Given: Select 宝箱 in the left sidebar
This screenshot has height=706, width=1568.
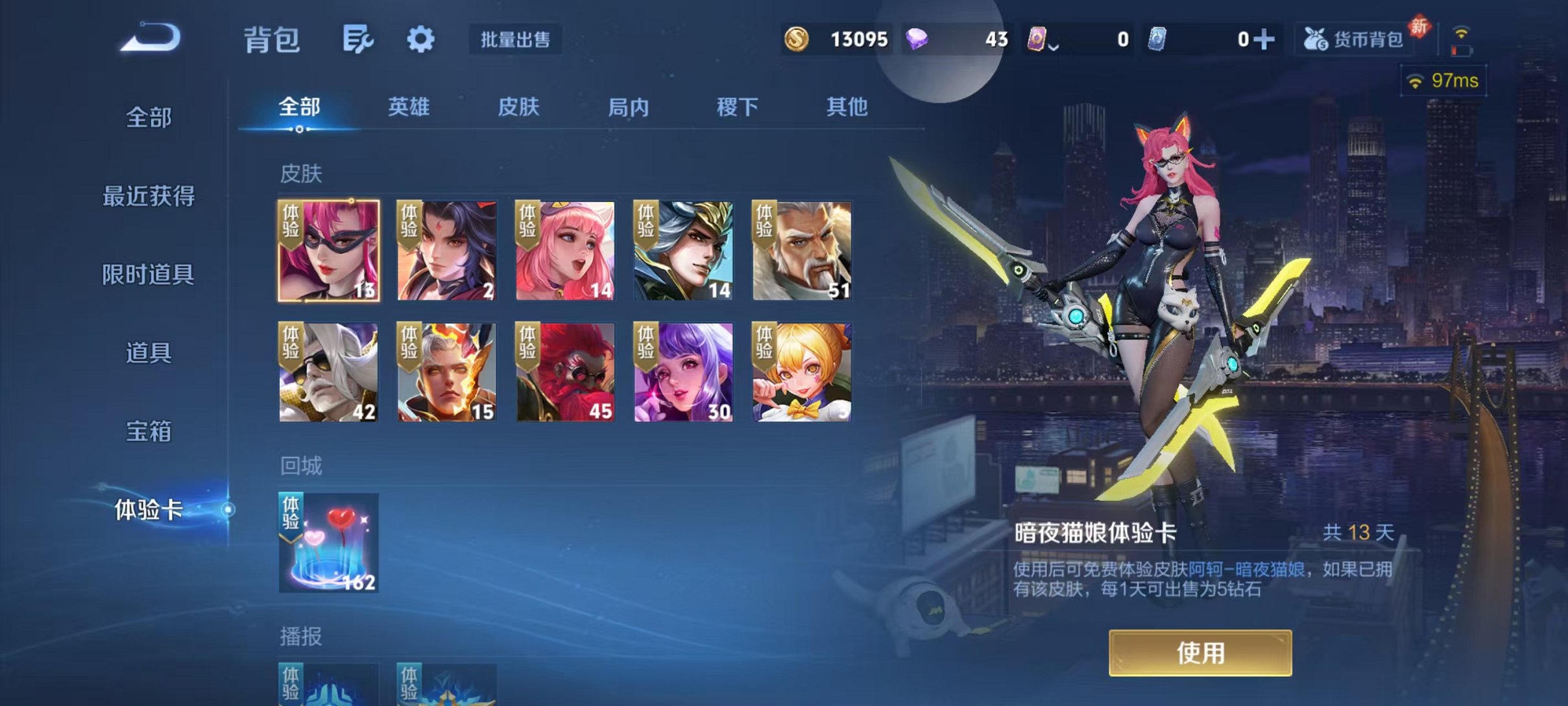Looking at the screenshot, I should (148, 430).
